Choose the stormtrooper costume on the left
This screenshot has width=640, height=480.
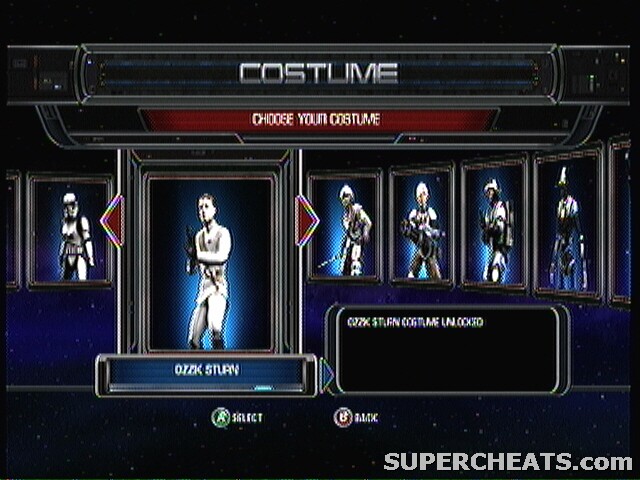70,233
